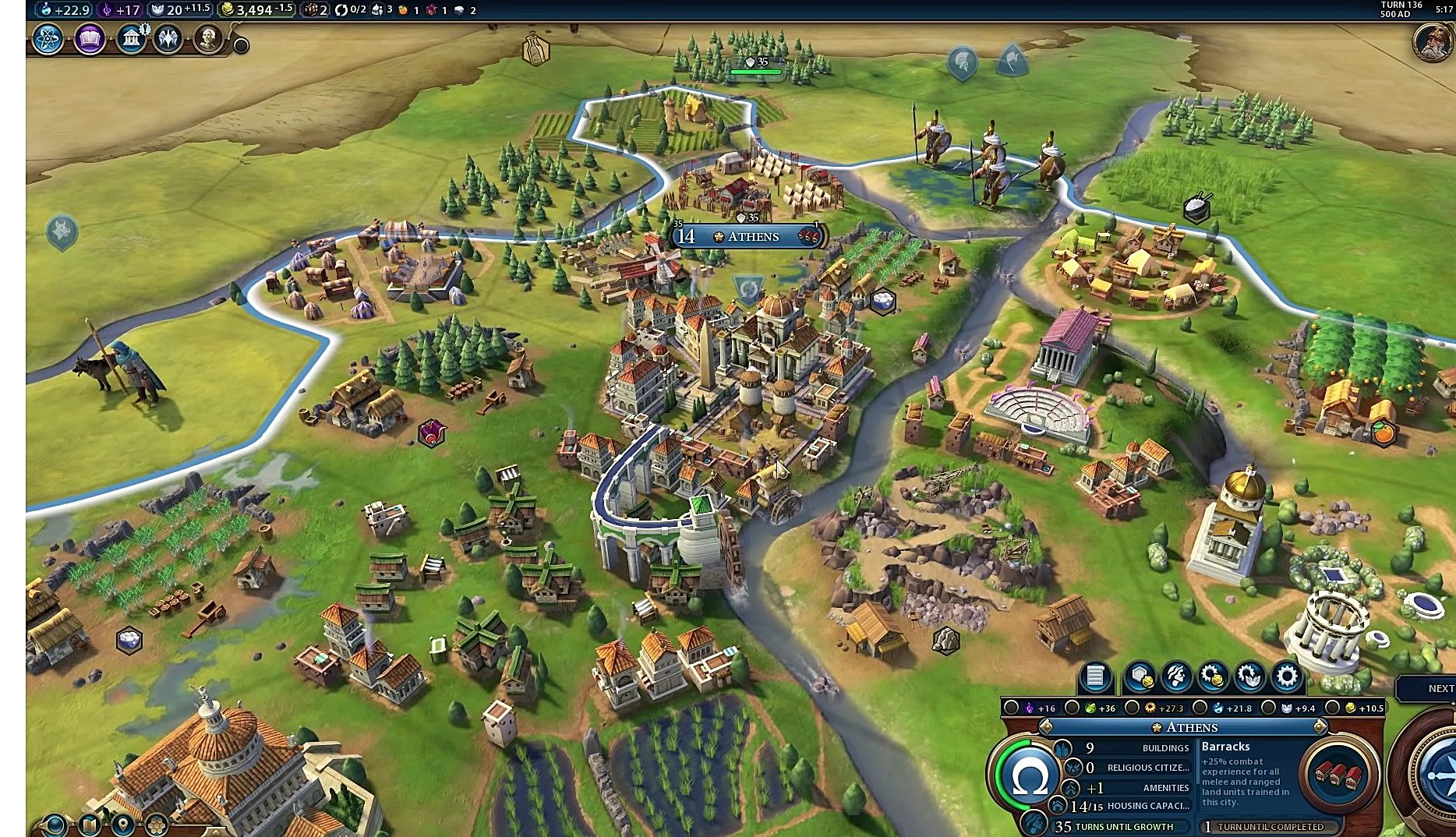1456x837 pixels.
Task: Open the Great People screen (bust icon)
Action: pos(208,38)
